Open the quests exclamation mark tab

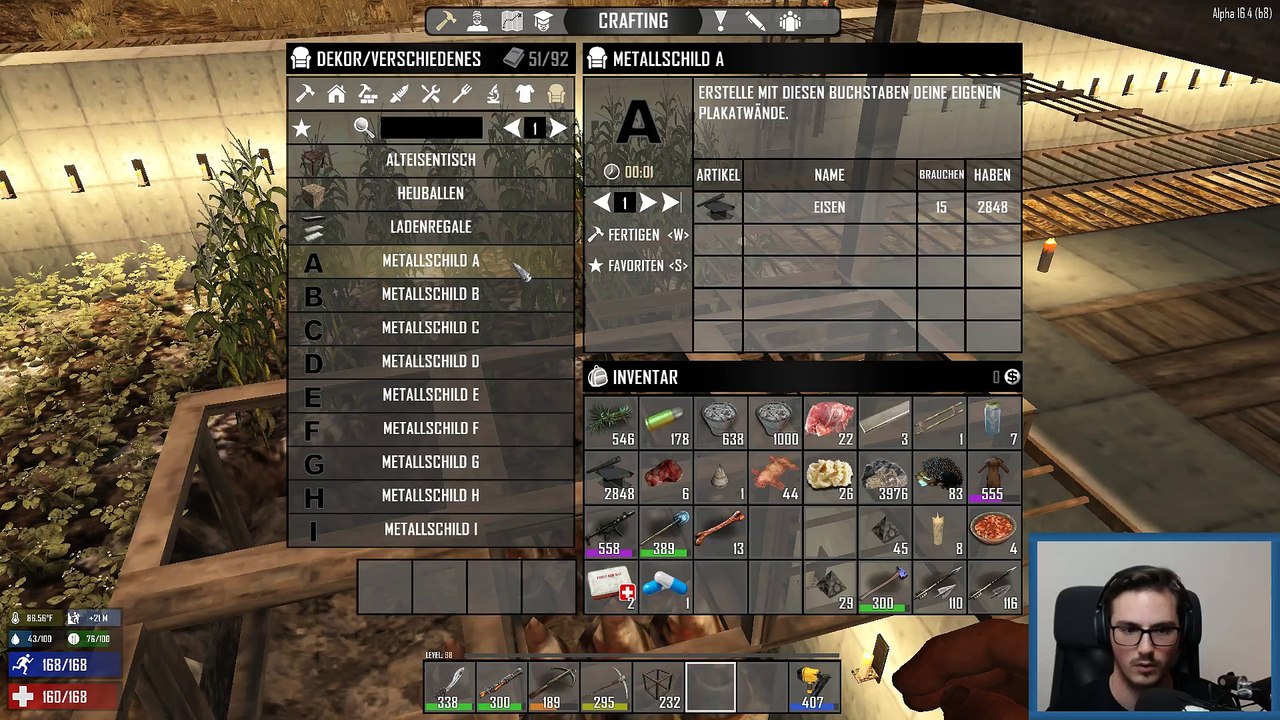(x=721, y=21)
